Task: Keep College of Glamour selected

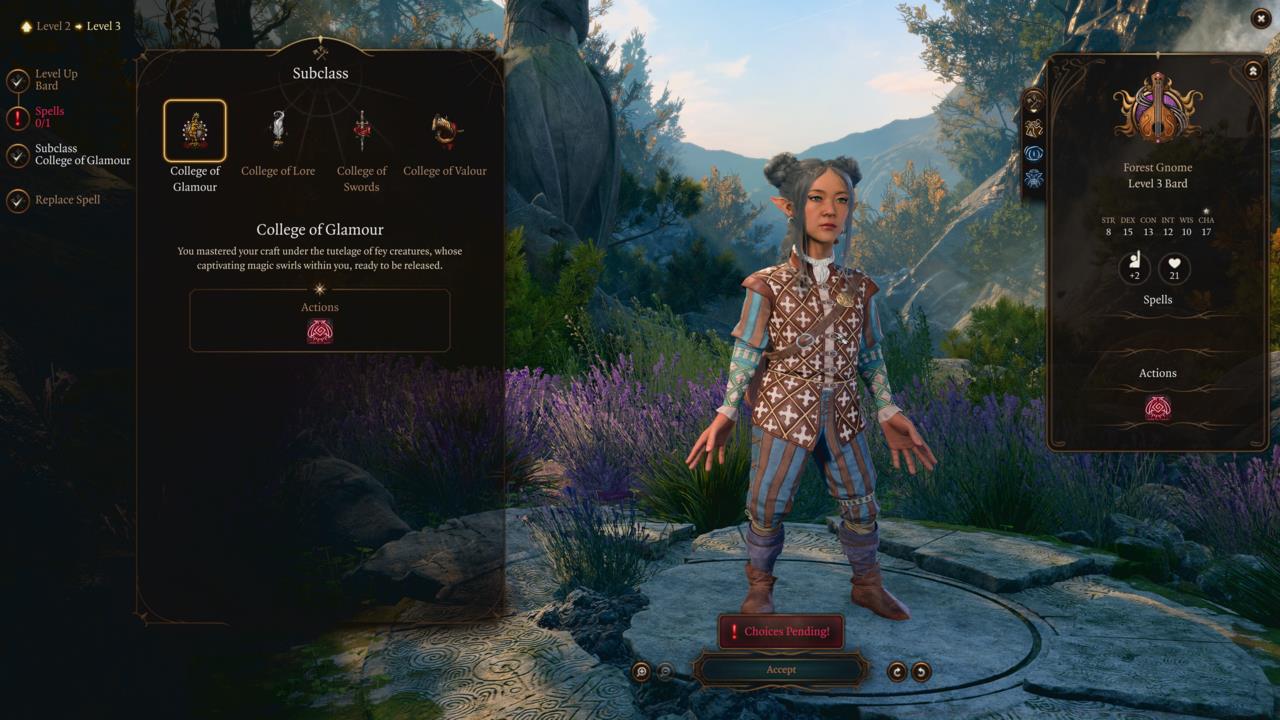Action: coord(195,128)
